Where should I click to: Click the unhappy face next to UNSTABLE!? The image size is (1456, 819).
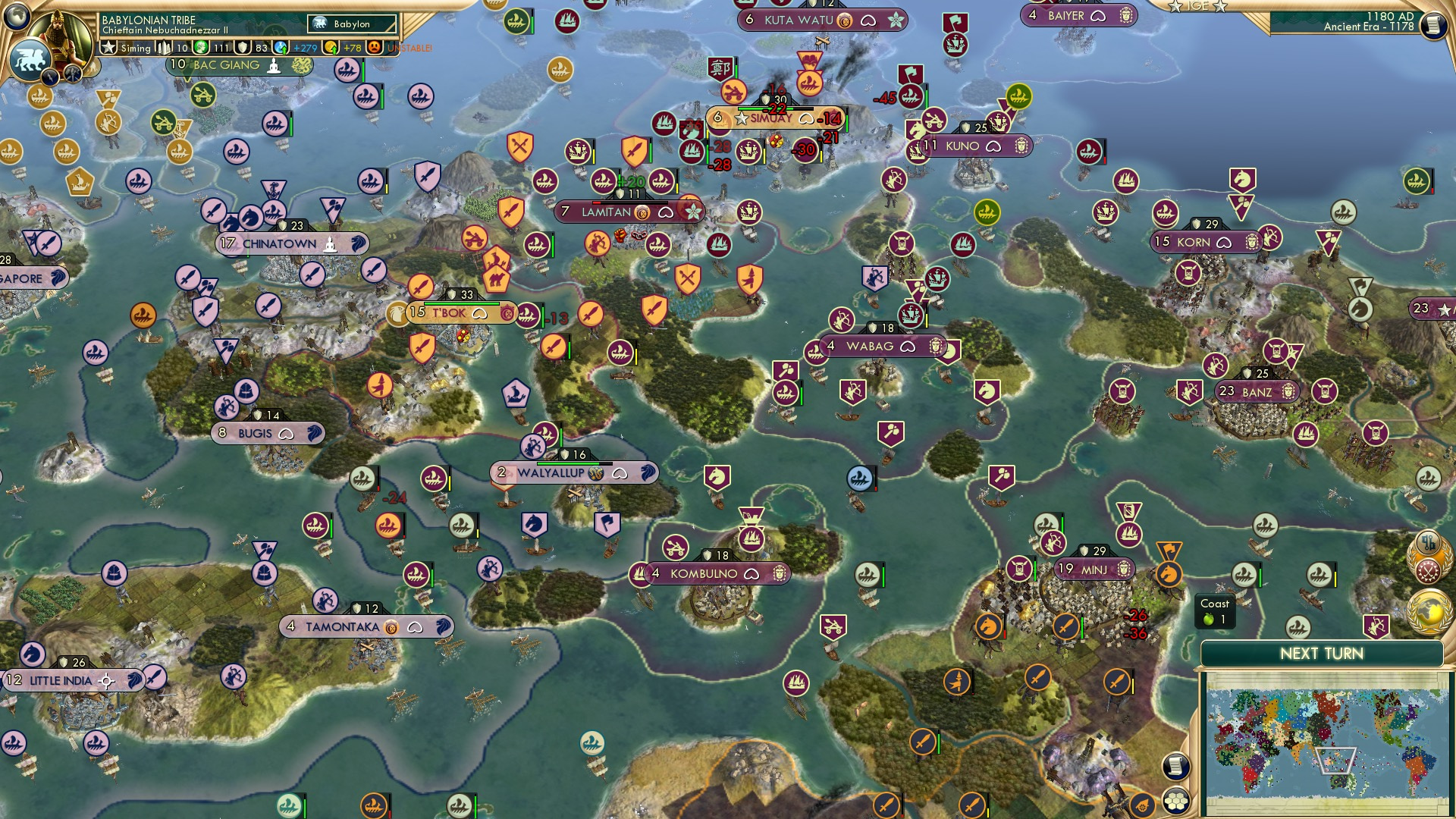pyautogui.click(x=375, y=47)
